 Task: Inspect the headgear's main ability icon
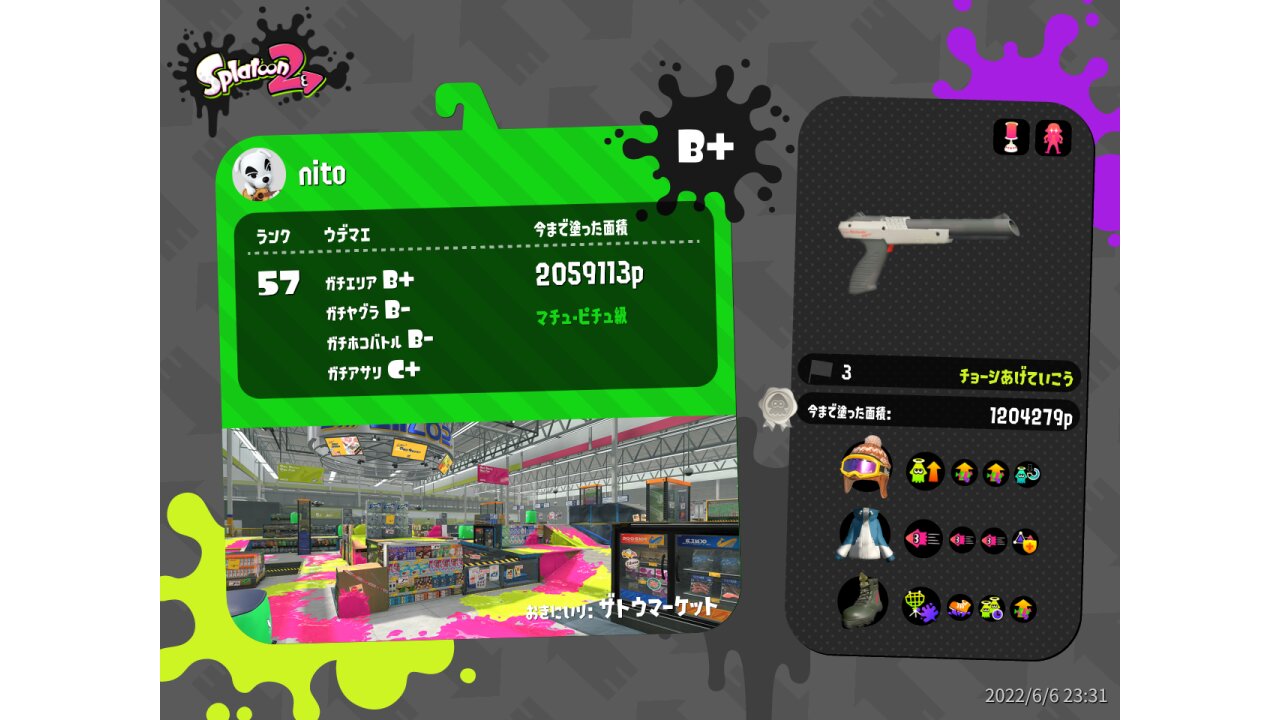925,471
